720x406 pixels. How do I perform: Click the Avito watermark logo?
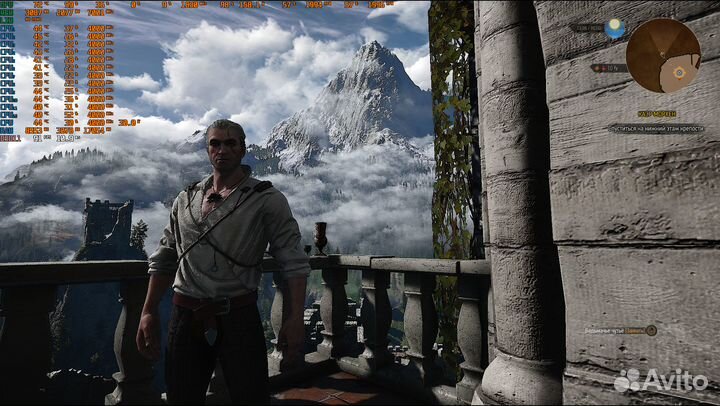point(661,380)
